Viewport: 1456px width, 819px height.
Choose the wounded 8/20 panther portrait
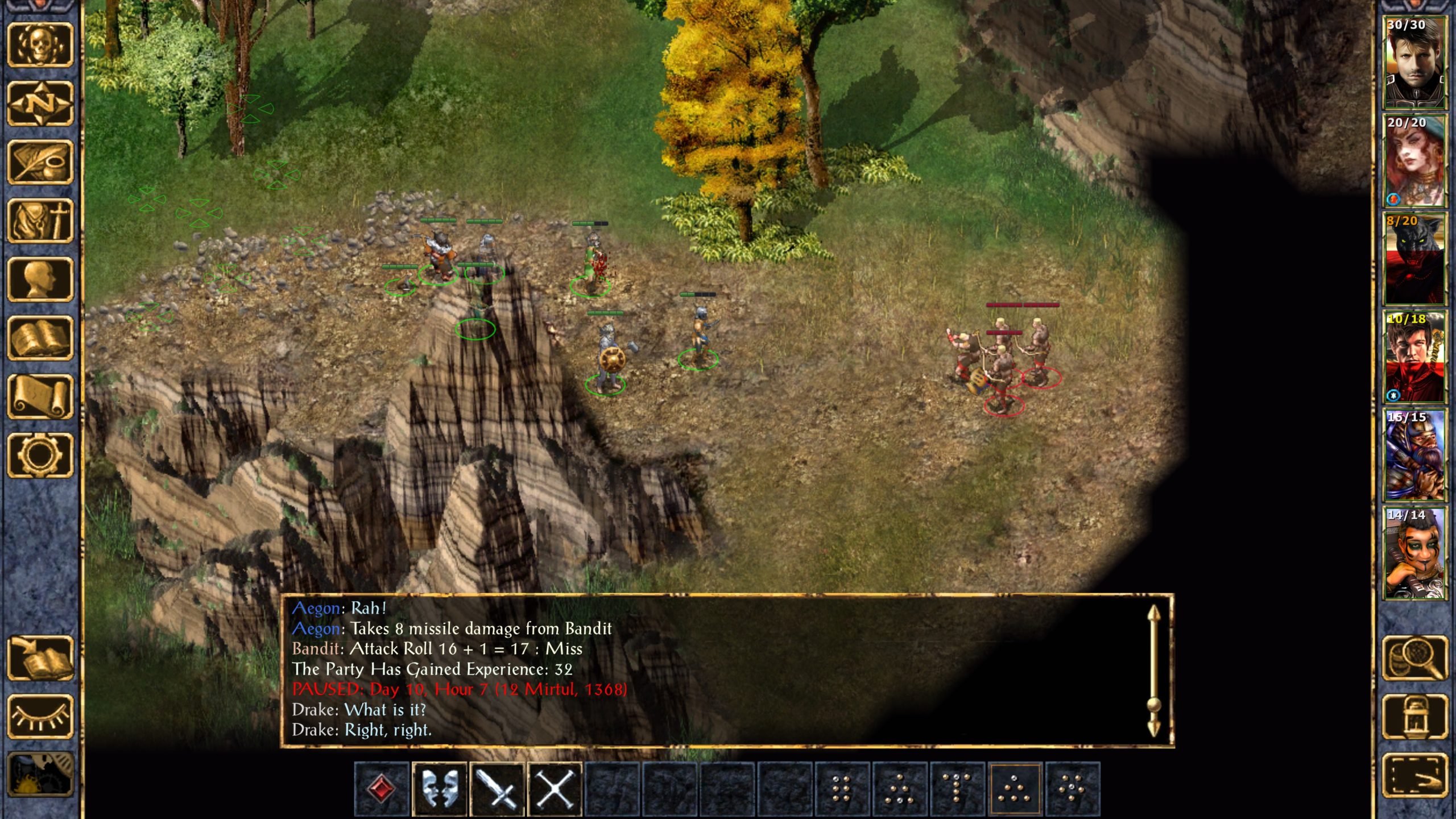(1414, 259)
